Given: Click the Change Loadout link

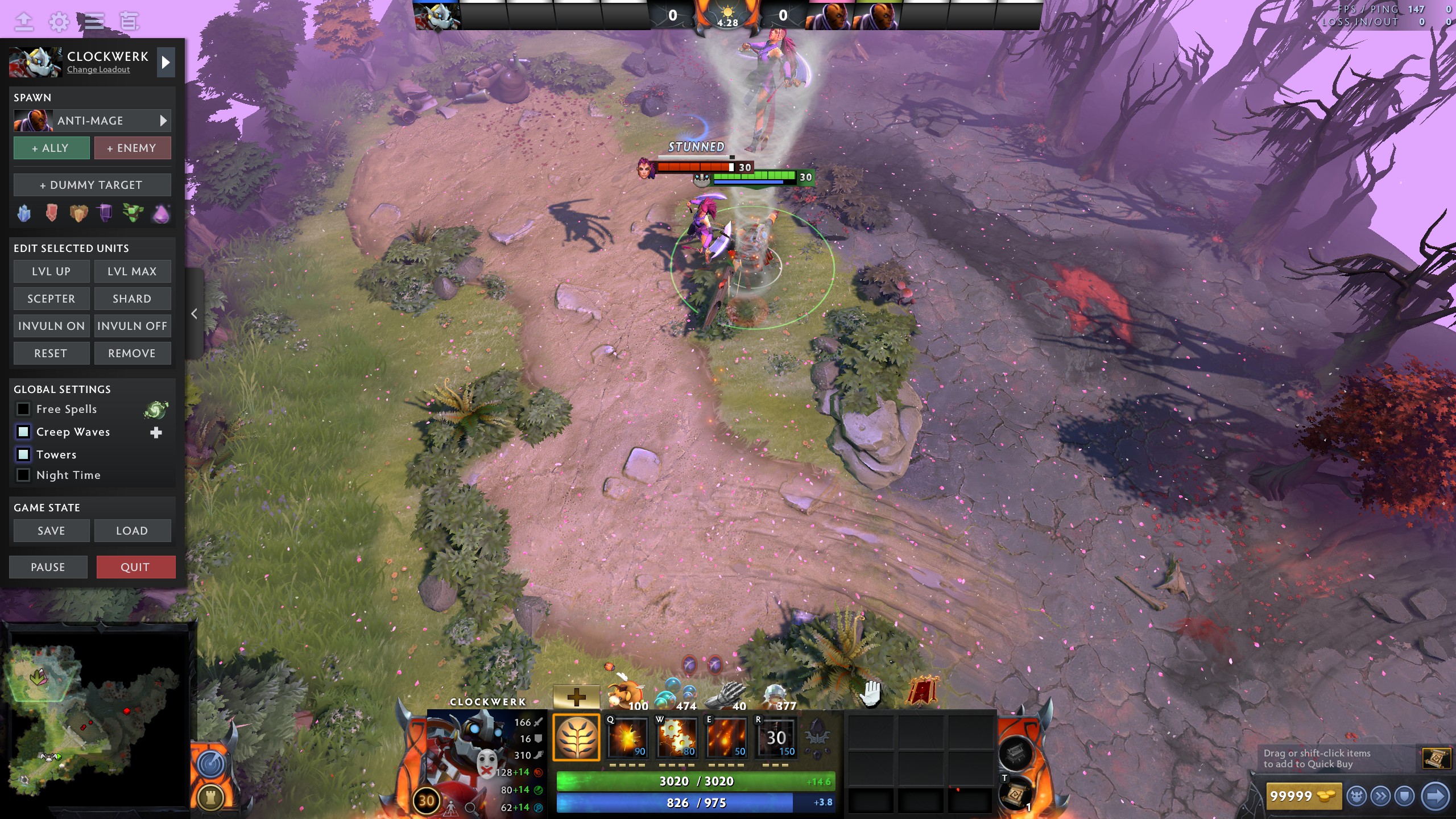Looking at the screenshot, I should coord(97,69).
